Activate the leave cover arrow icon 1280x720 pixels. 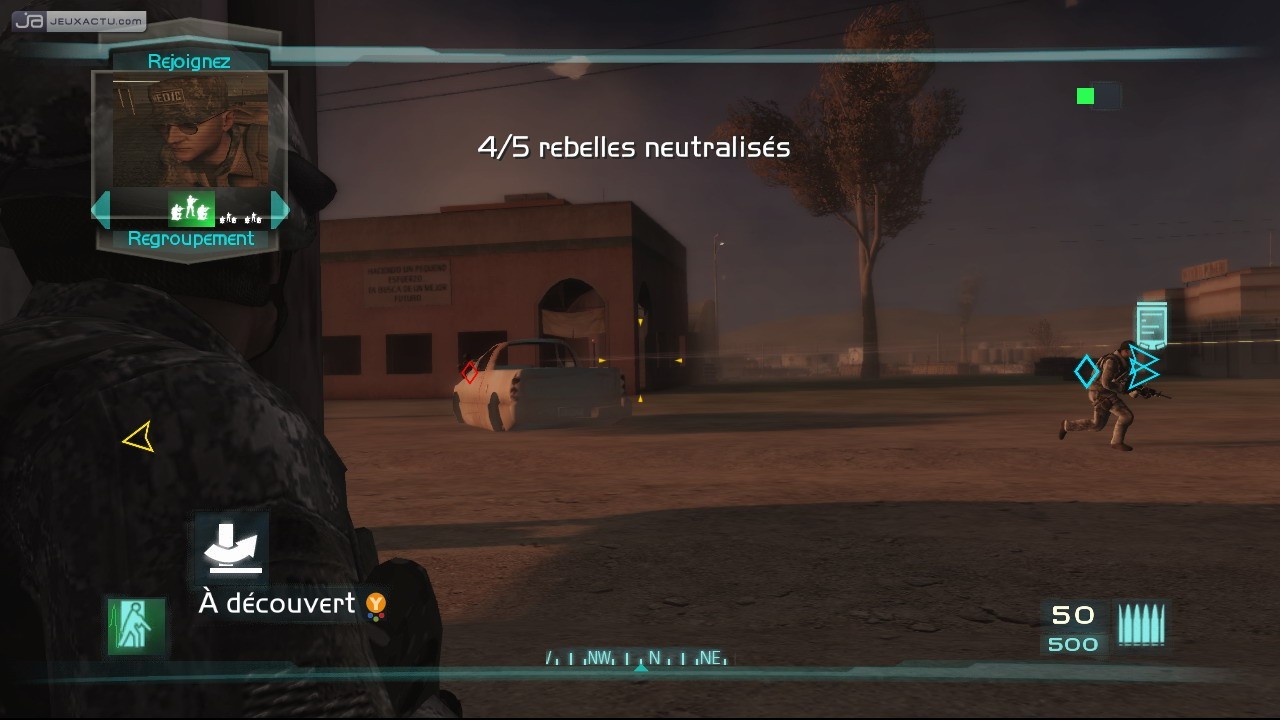point(232,548)
